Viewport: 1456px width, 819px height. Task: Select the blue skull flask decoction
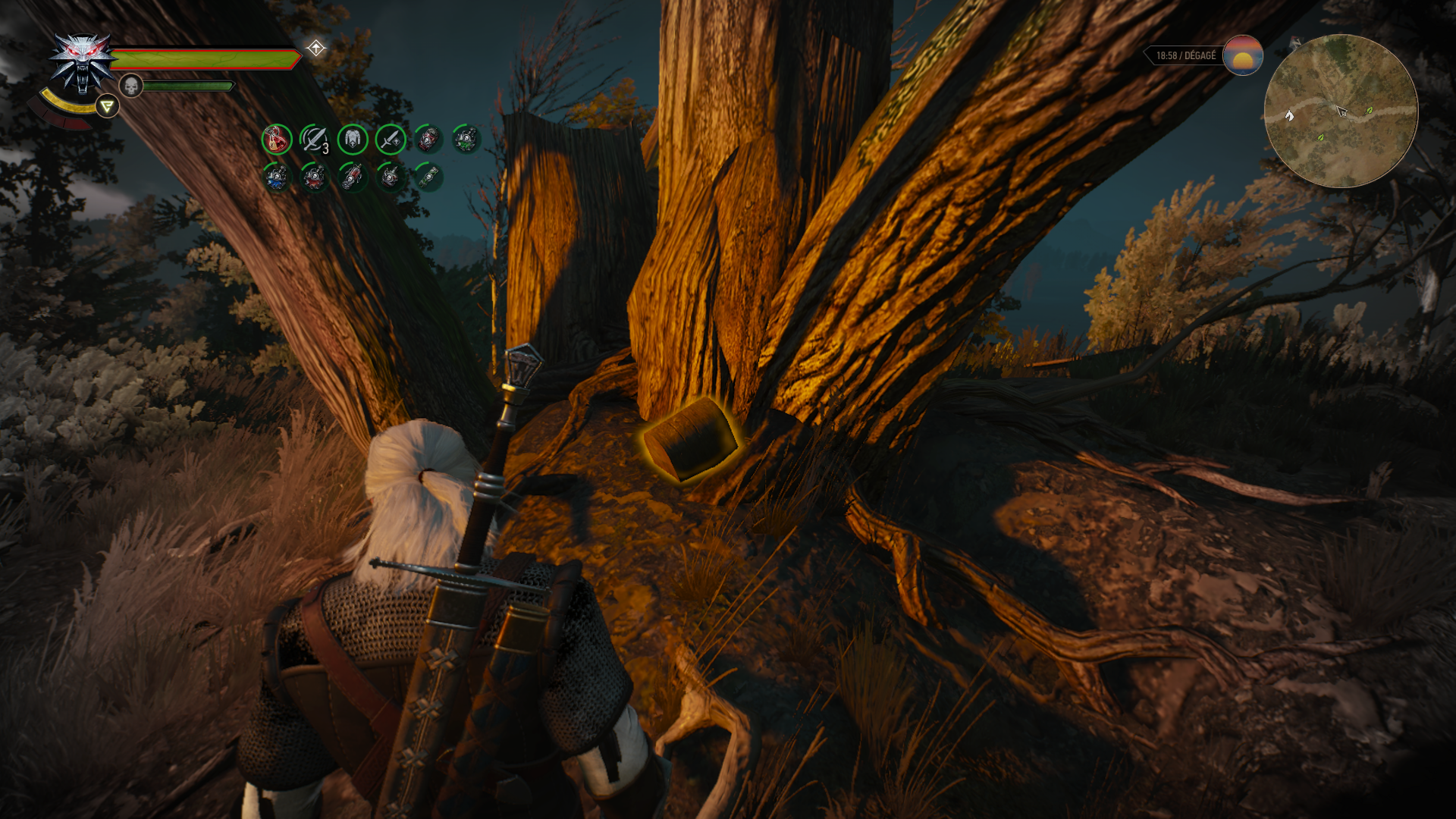coord(277,177)
